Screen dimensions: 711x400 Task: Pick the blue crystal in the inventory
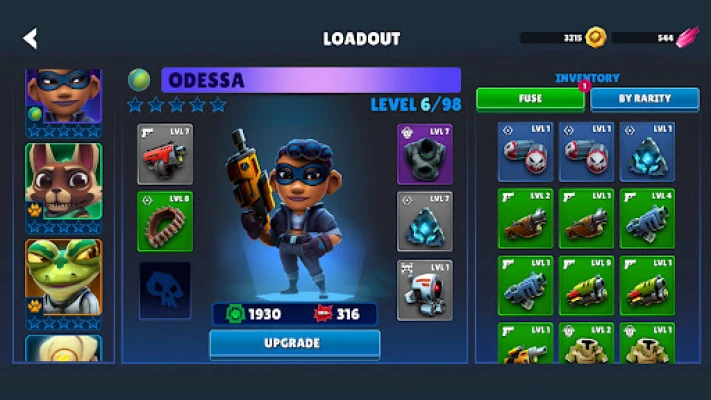647,152
